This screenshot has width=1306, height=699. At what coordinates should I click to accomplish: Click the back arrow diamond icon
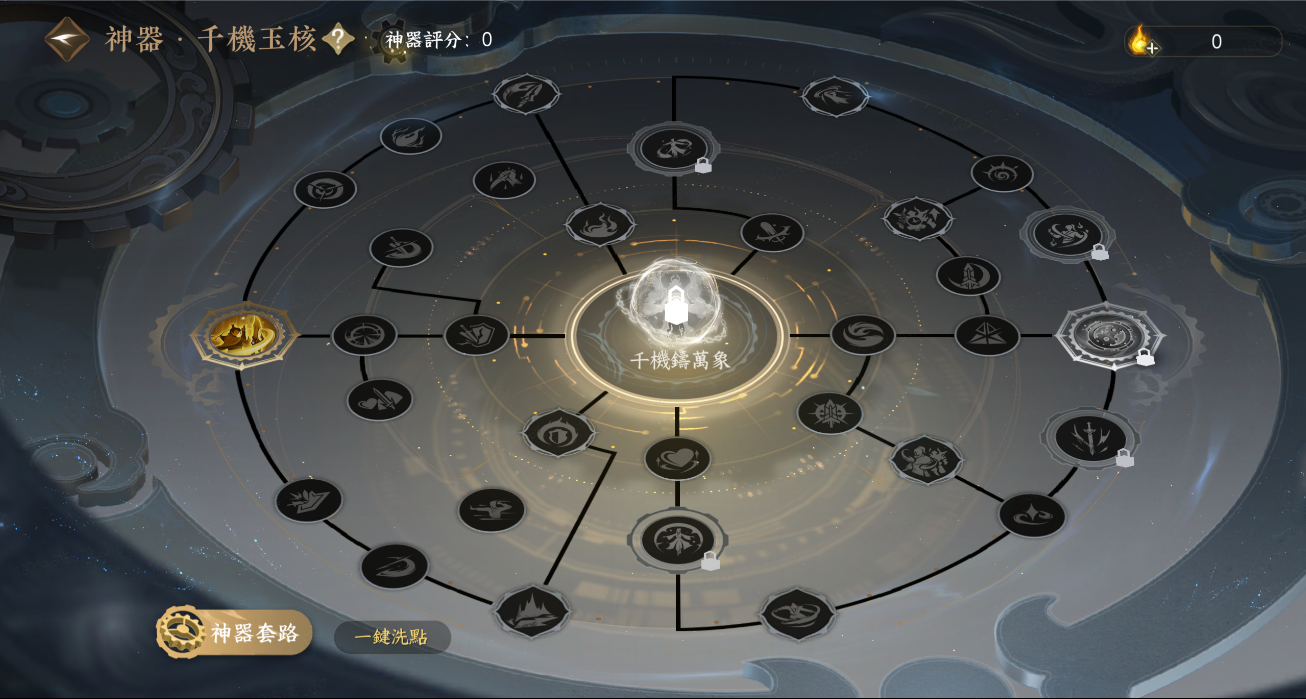[67, 40]
